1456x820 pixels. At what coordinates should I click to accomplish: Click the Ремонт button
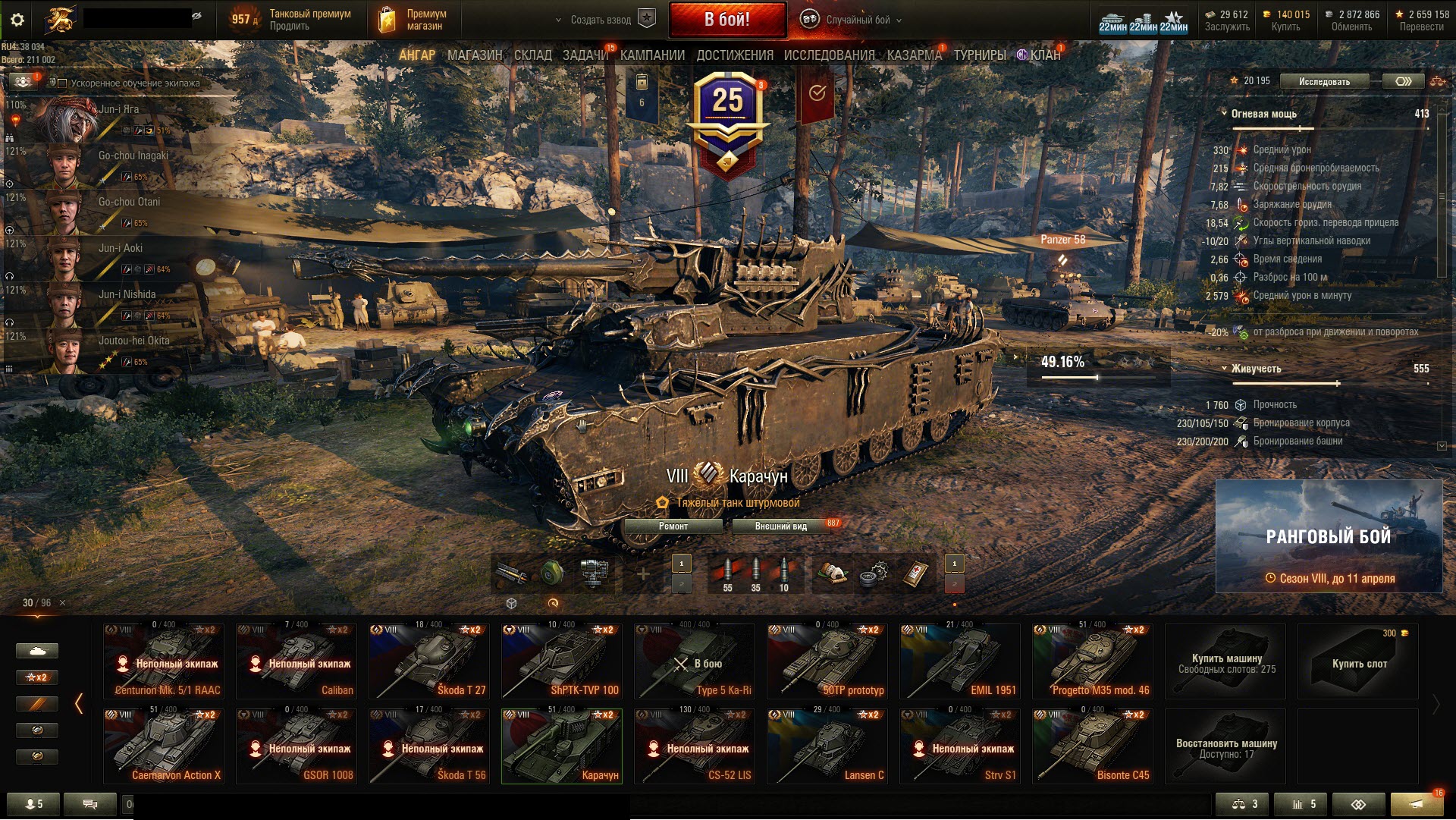(x=673, y=526)
